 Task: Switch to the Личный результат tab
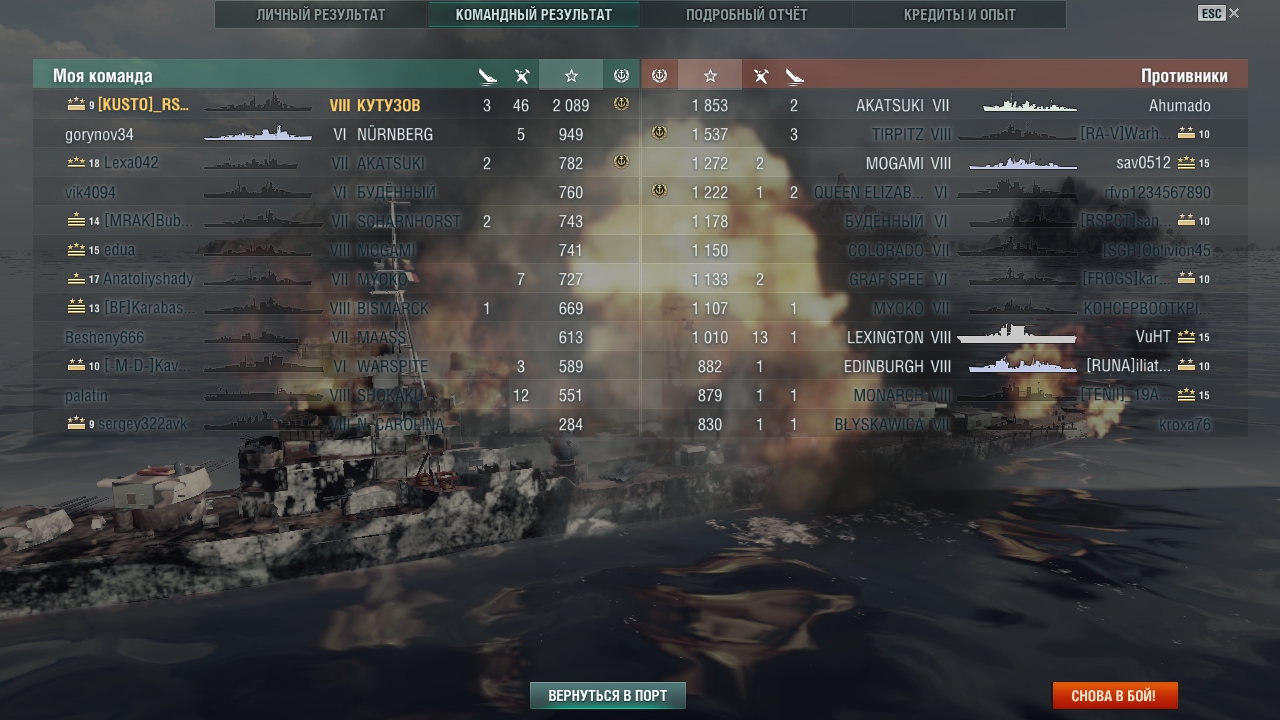pyautogui.click(x=320, y=15)
